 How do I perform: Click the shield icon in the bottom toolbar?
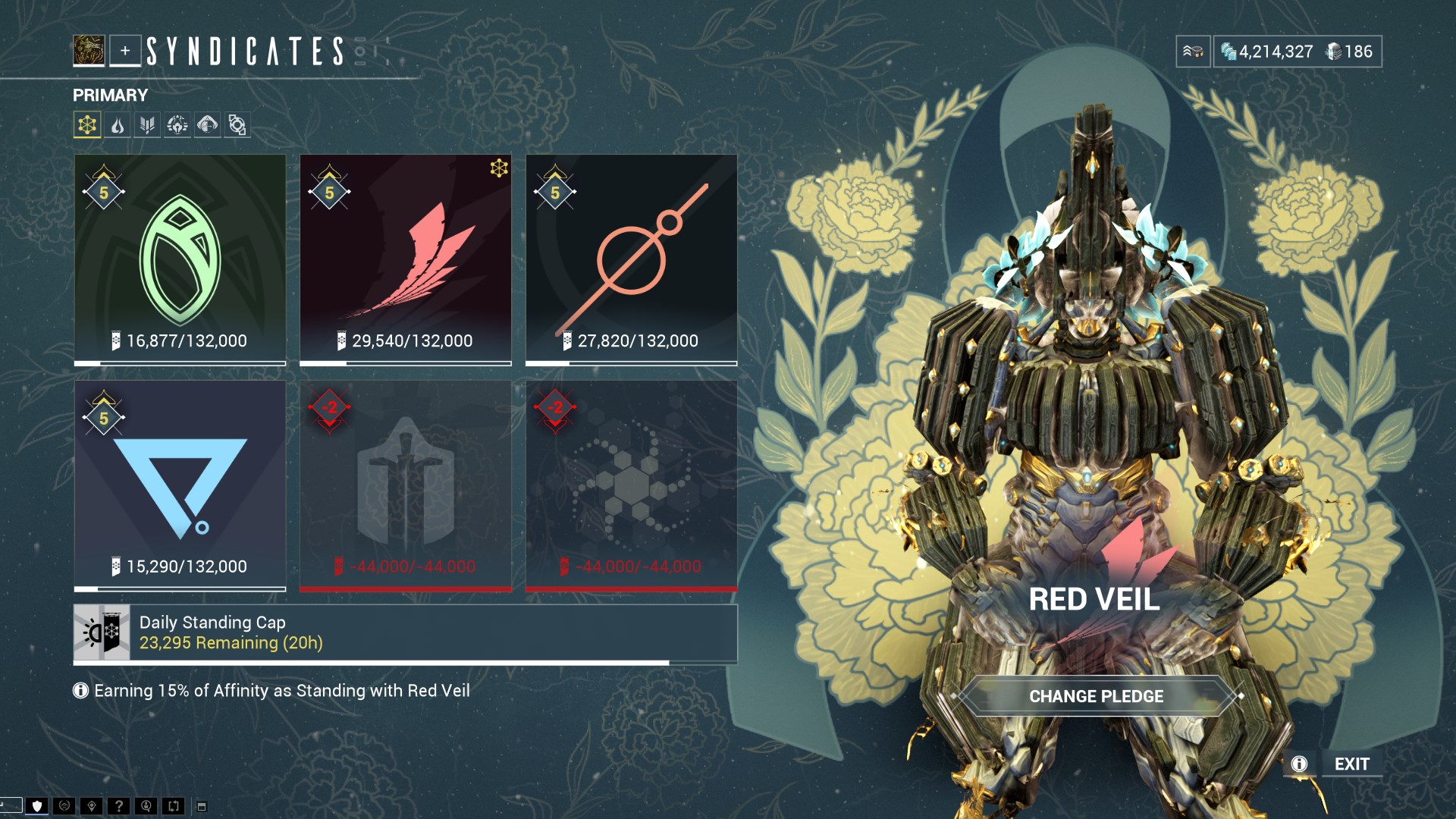[x=36, y=806]
